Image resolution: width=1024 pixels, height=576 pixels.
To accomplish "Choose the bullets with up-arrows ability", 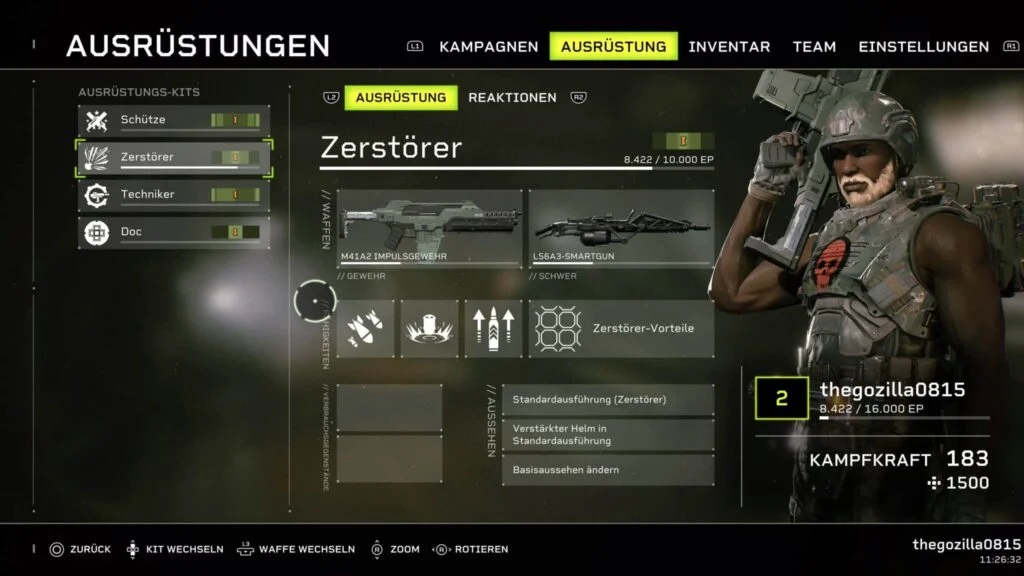I will [x=493, y=329].
